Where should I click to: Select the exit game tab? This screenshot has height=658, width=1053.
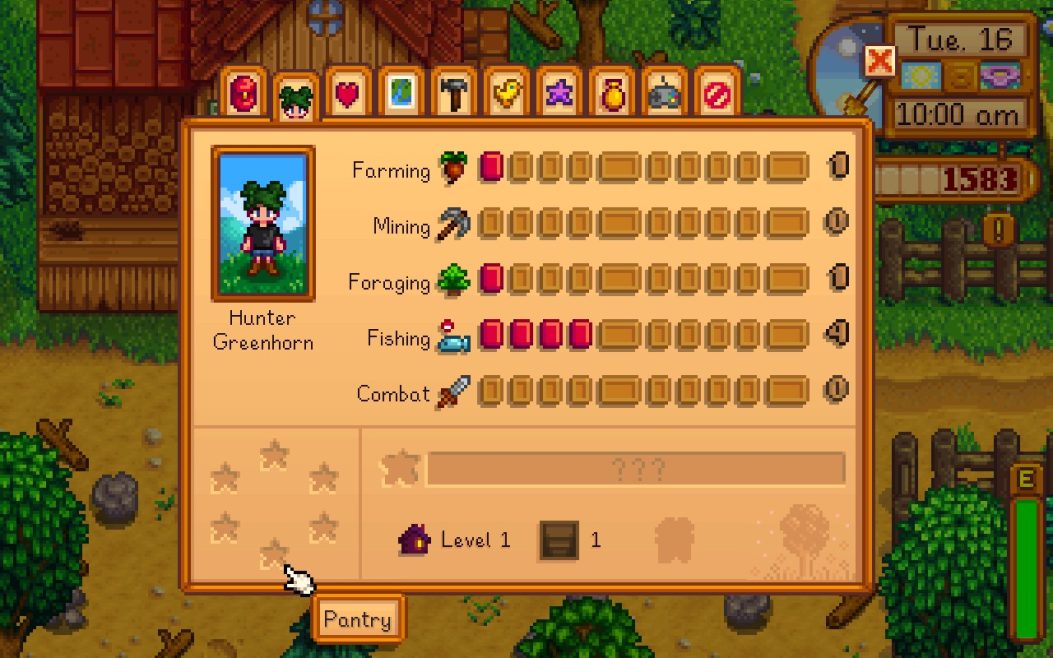tap(716, 94)
